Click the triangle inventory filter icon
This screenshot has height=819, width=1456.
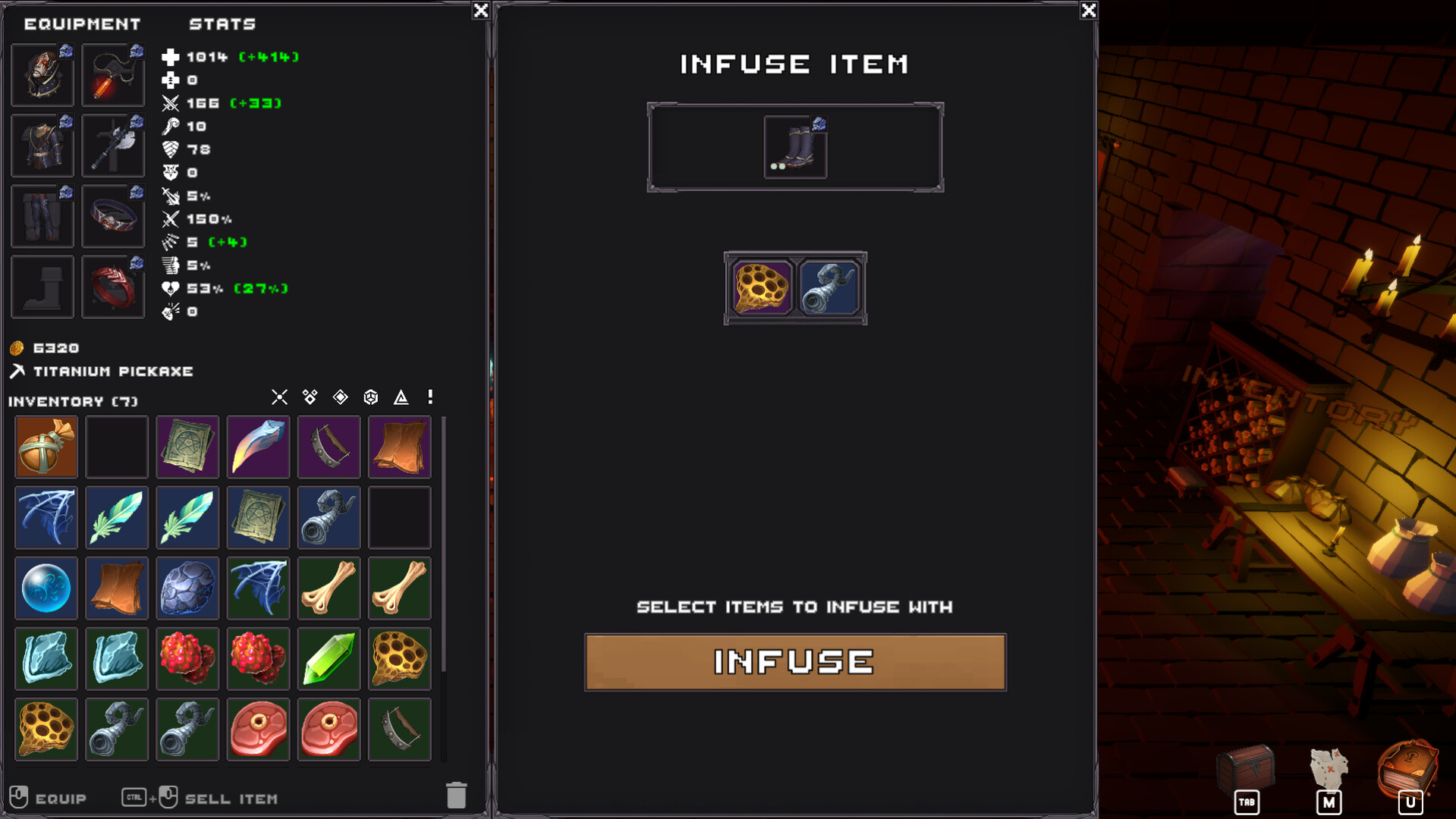400,397
